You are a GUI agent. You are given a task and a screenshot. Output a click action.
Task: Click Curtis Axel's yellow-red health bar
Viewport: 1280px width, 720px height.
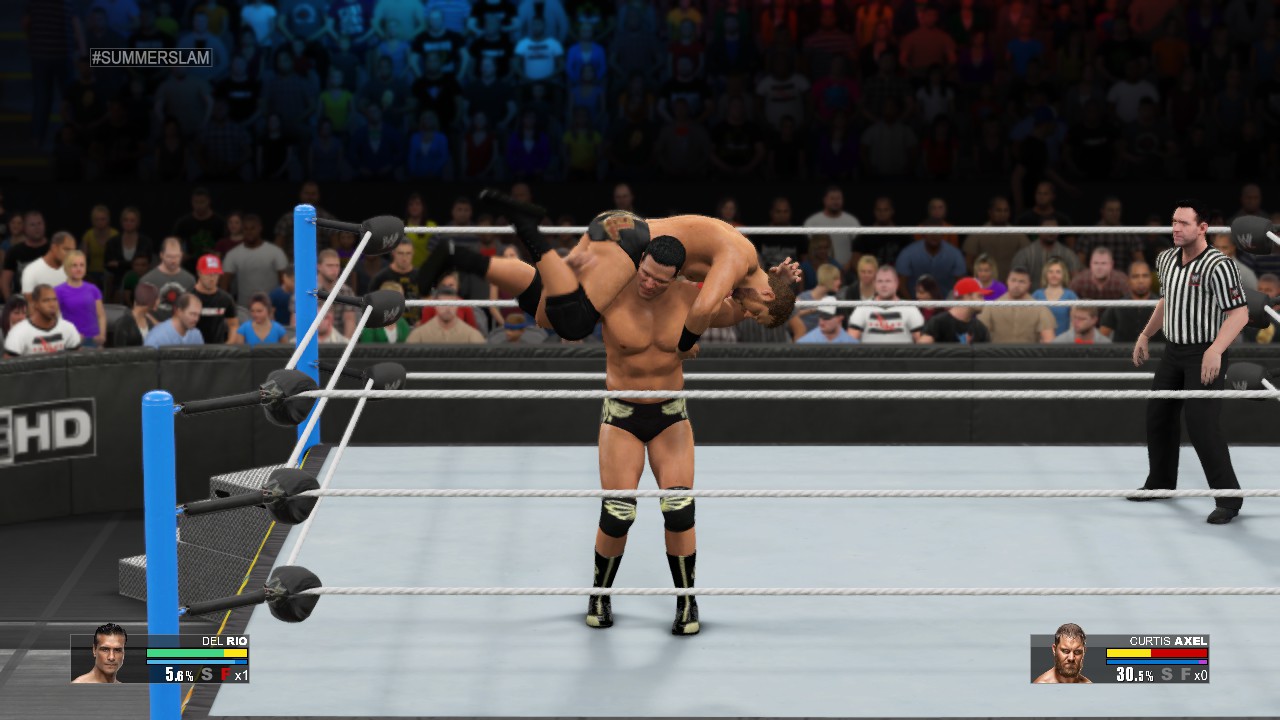pos(1156,652)
